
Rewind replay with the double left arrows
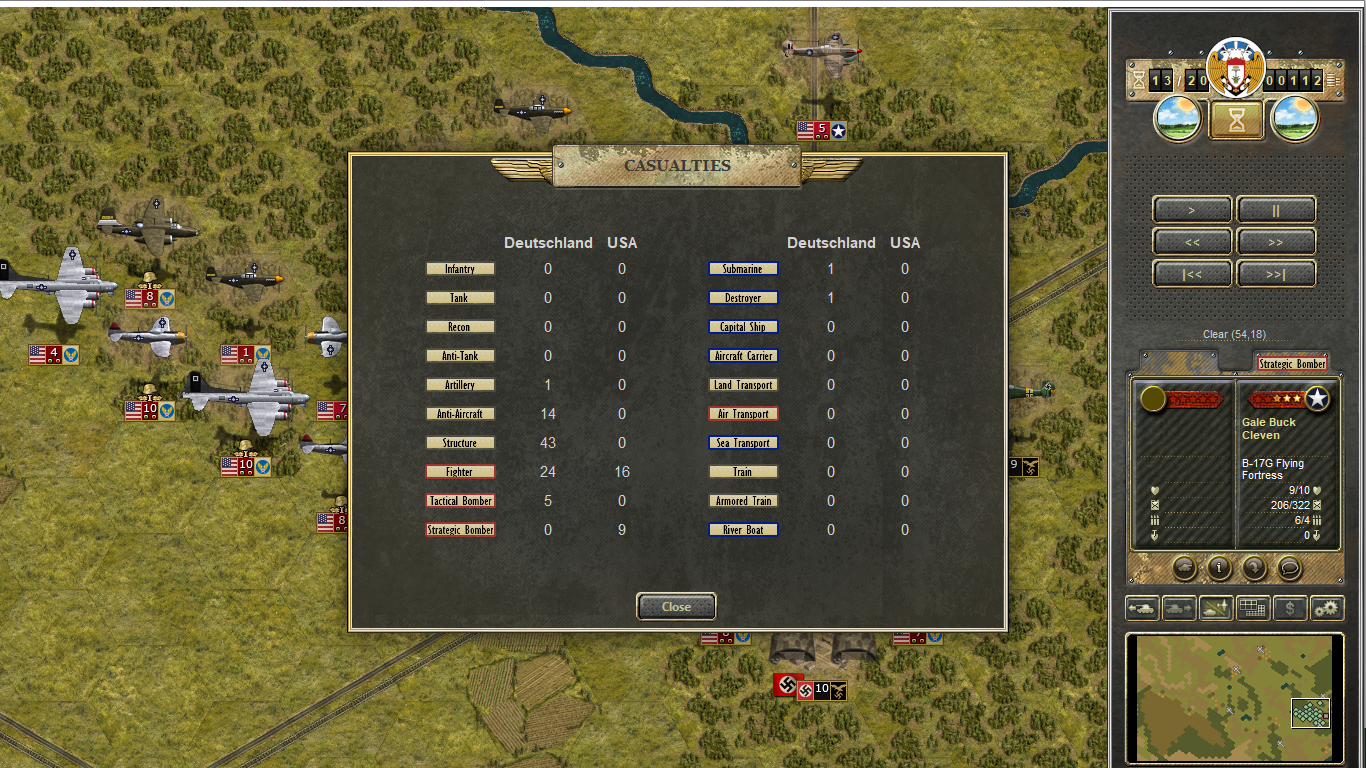(x=1192, y=242)
